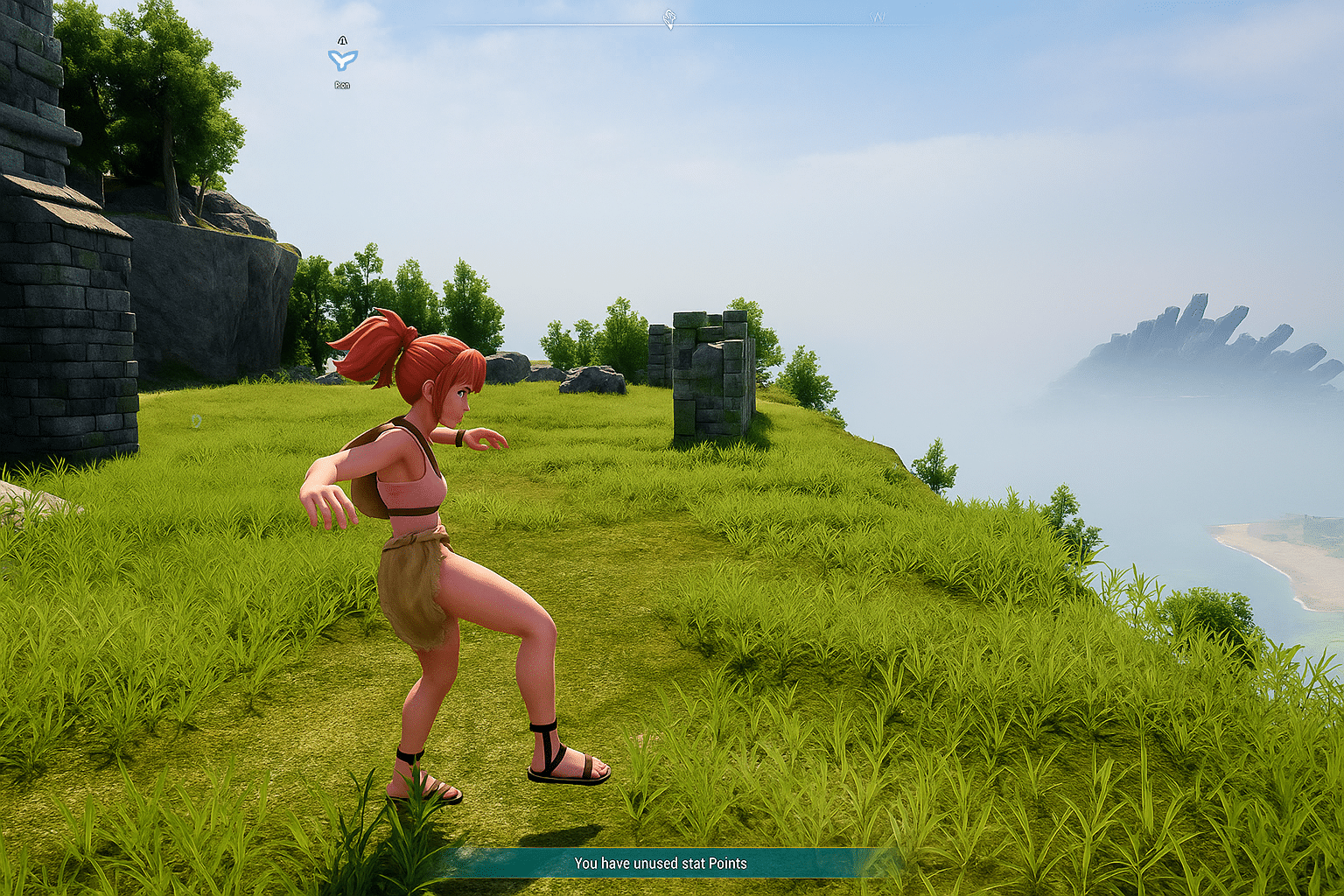Viewport: 1344px width, 896px height.
Task: Click the W direction indicator on the compass
Action: point(879,16)
